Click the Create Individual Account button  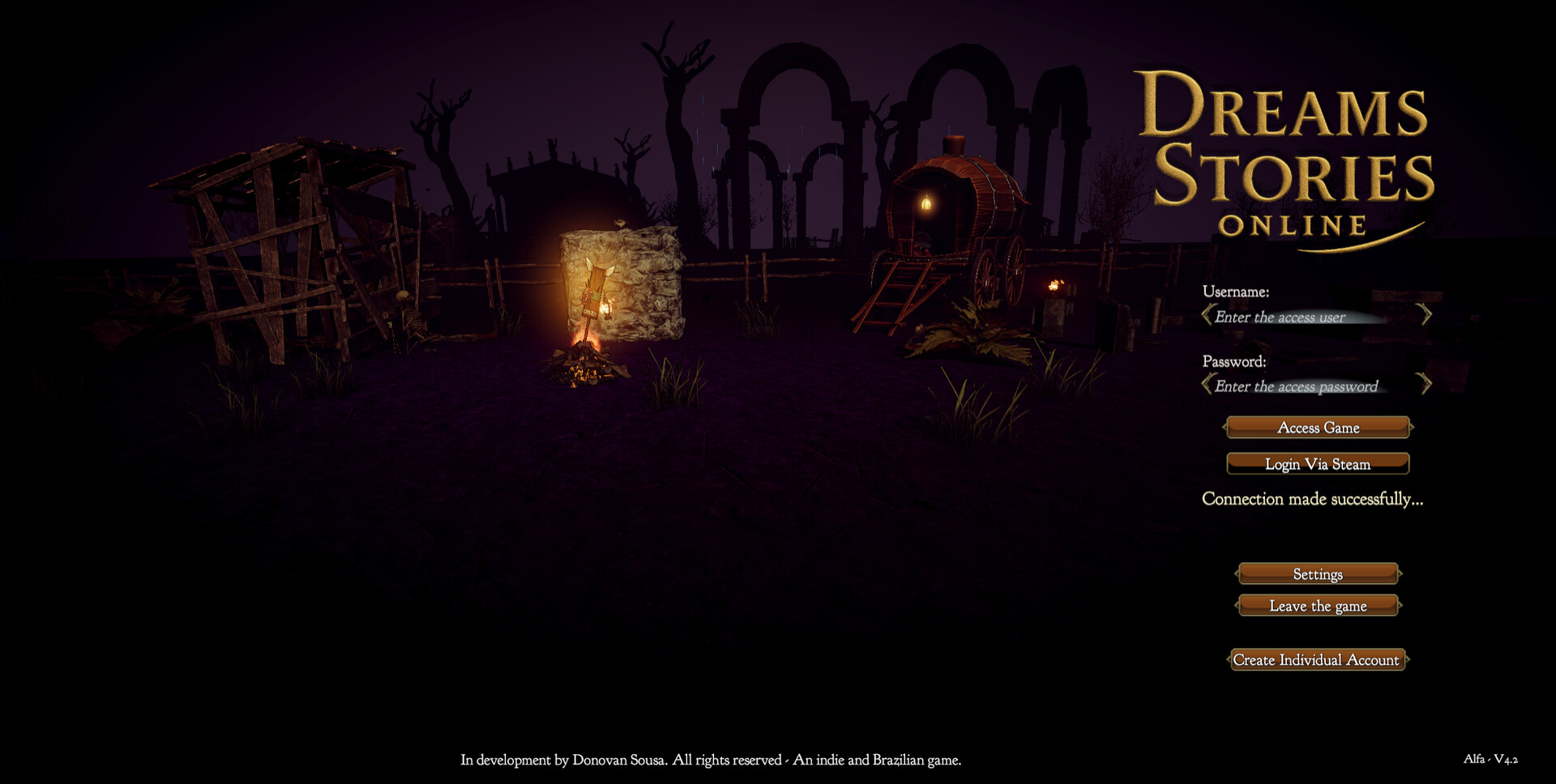click(x=1318, y=660)
